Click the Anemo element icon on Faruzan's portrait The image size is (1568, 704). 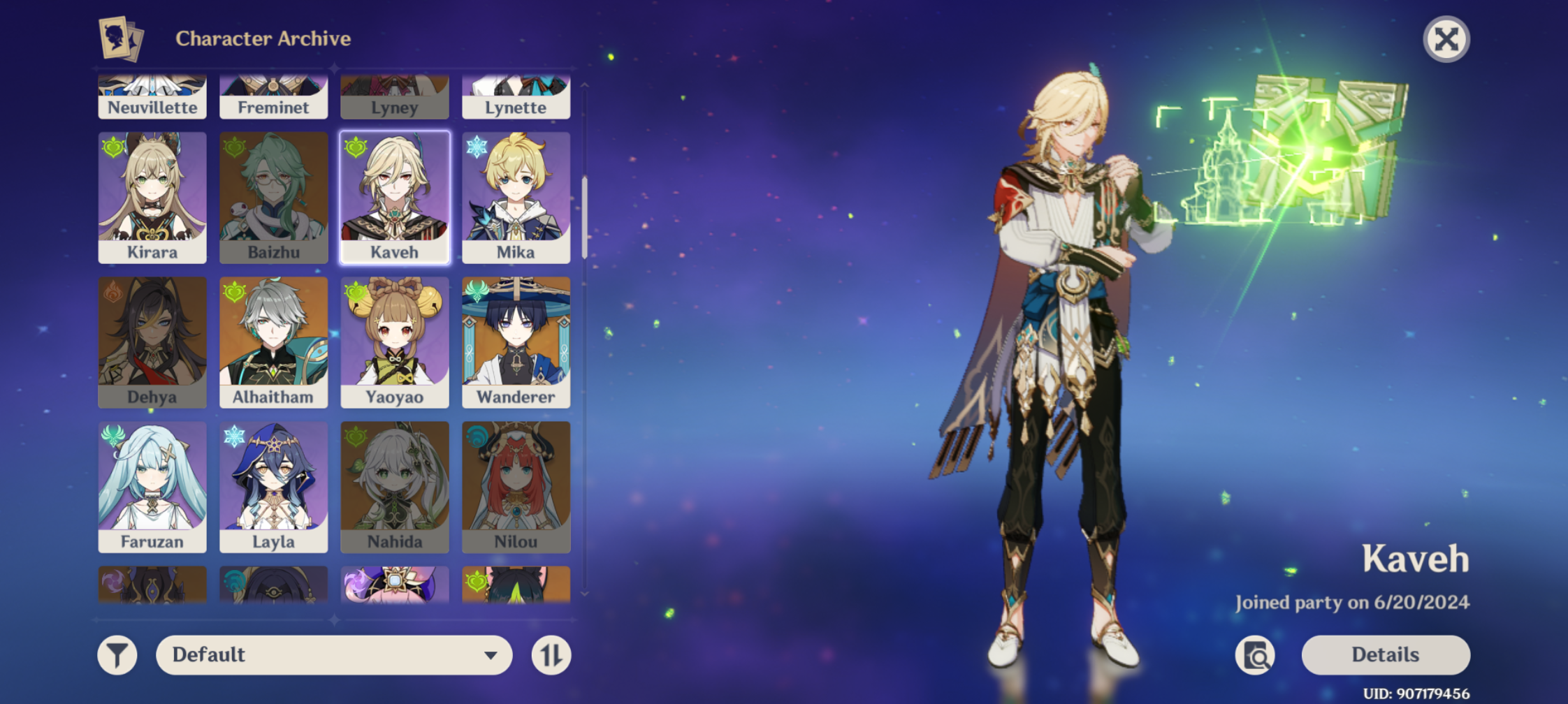112,435
